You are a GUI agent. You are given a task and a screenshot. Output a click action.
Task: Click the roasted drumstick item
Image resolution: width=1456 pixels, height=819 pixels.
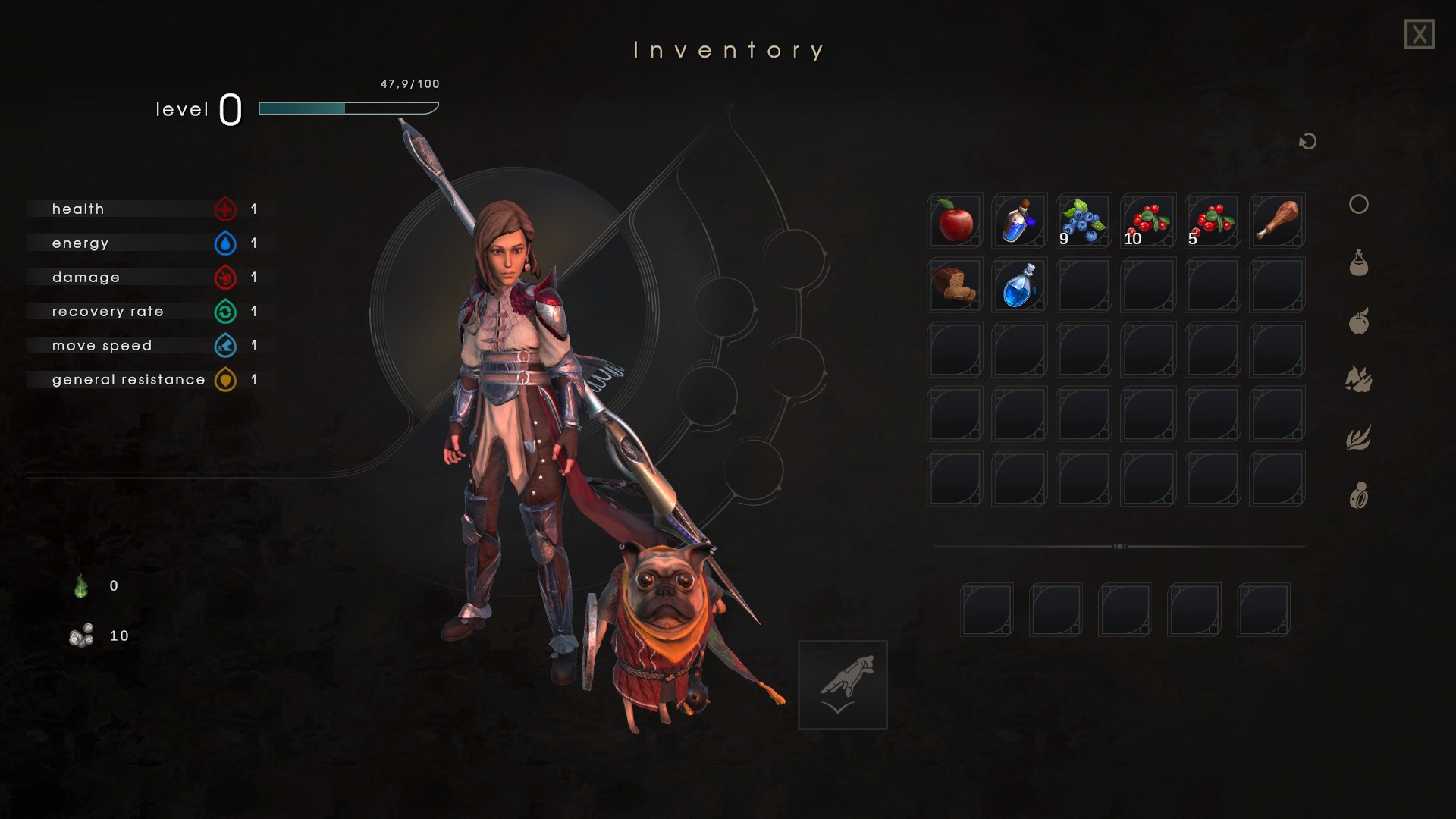click(1277, 221)
